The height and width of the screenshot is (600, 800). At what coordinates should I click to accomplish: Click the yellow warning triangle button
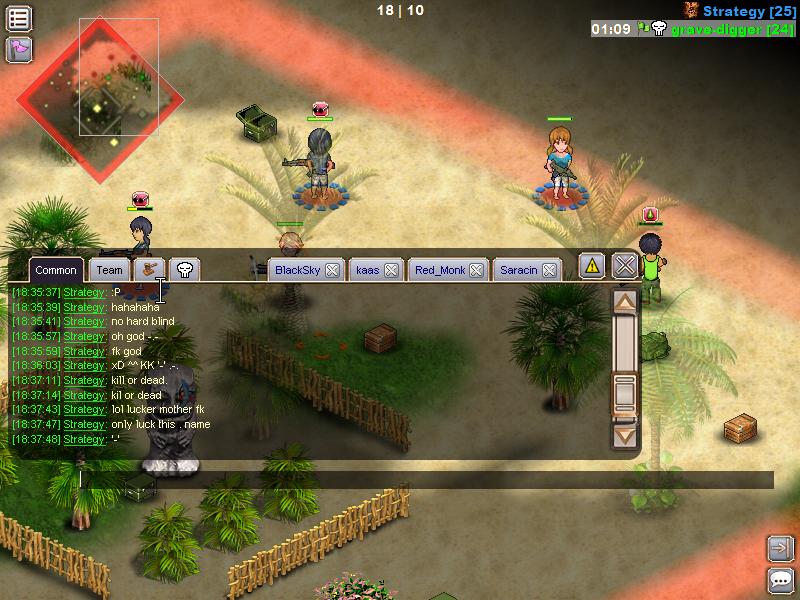tap(592, 266)
